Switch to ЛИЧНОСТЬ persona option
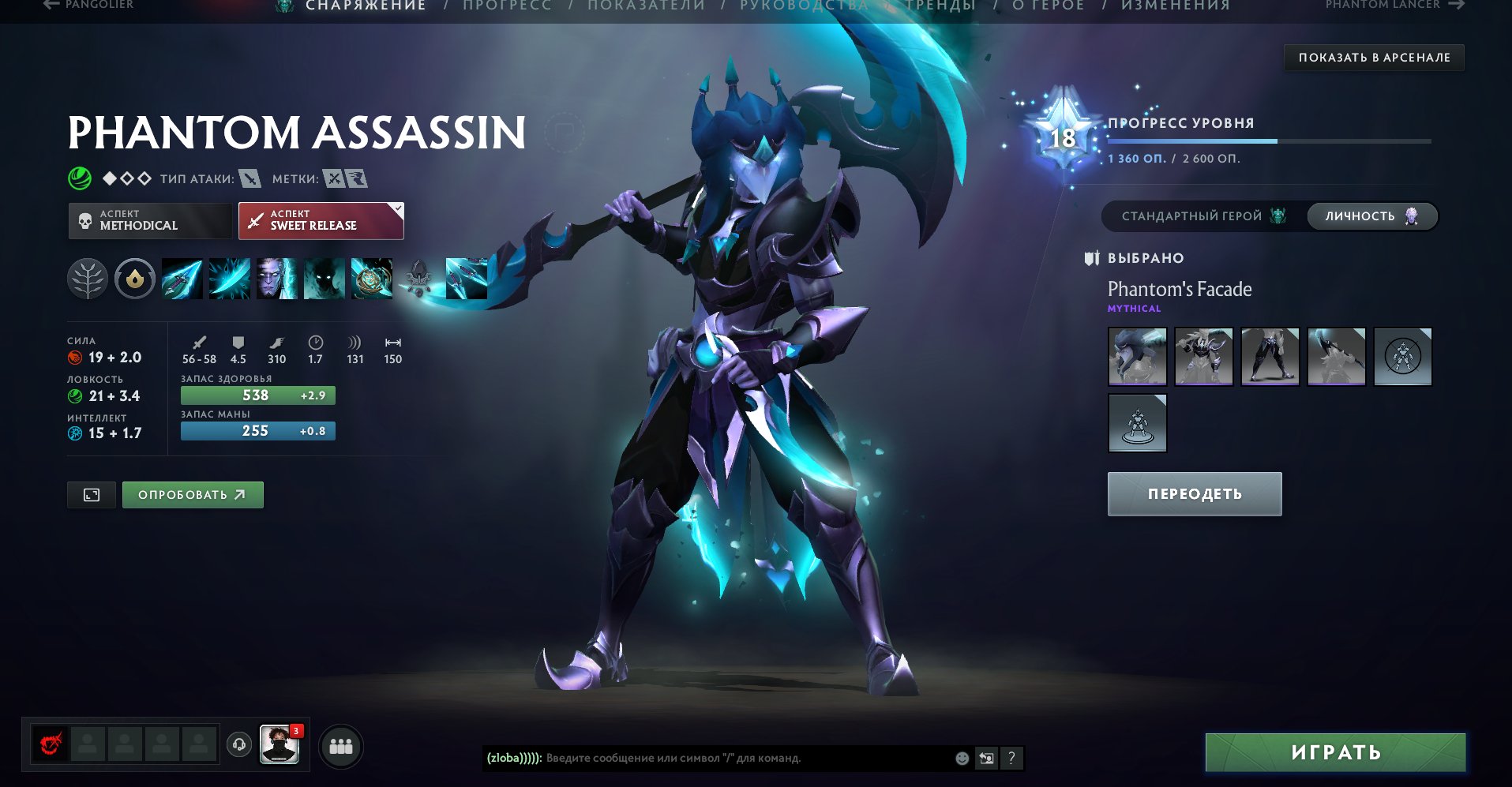1512x787 pixels. [1371, 216]
